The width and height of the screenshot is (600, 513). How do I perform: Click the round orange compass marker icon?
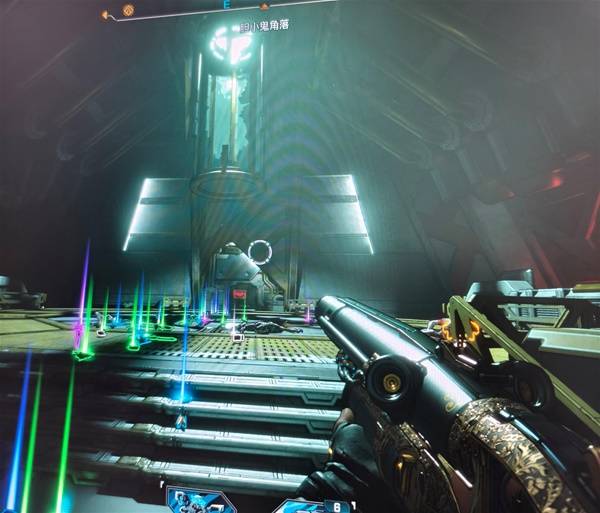tap(129, 11)
